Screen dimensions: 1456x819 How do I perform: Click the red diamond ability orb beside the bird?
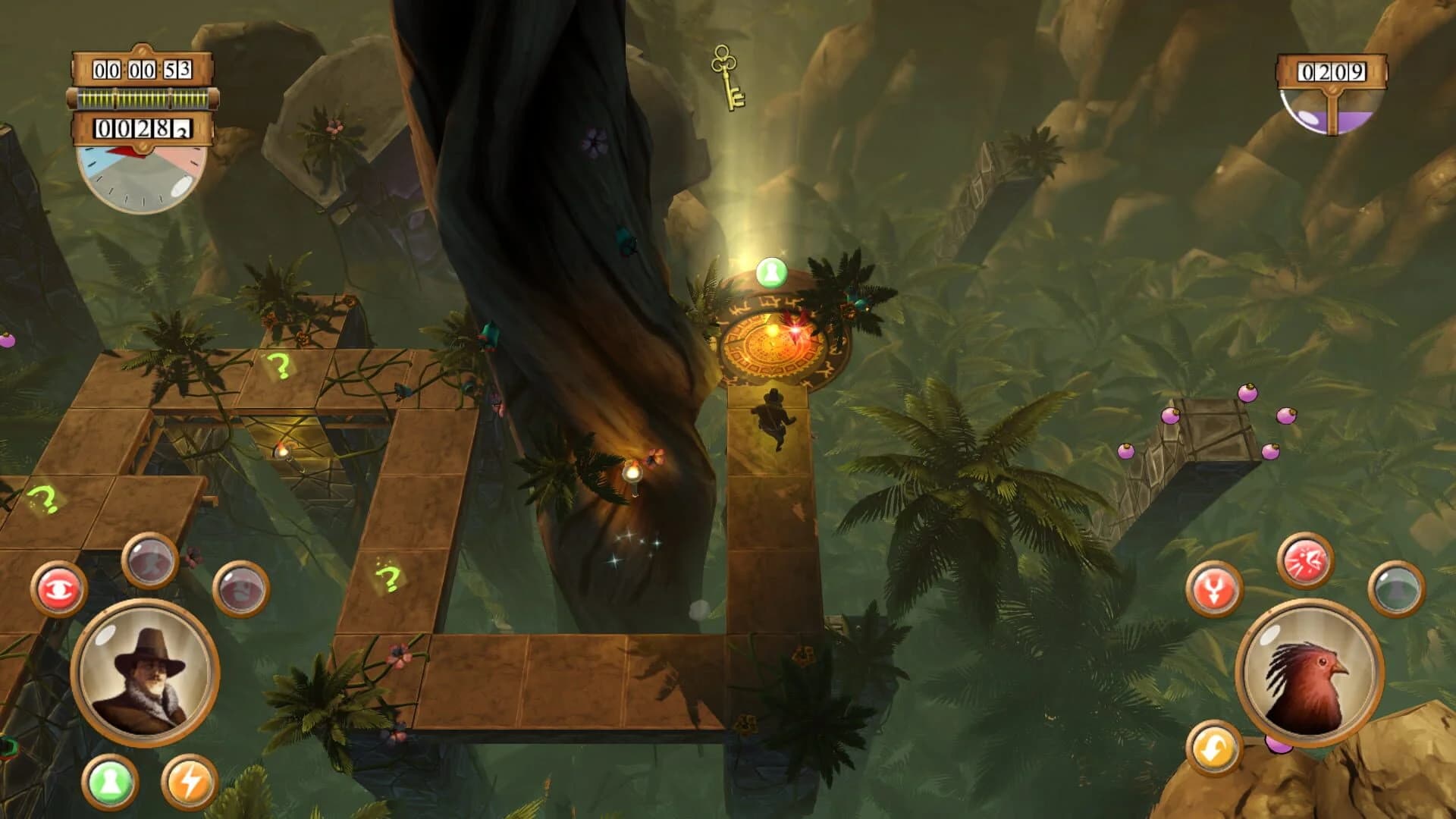pos(1213,587)
